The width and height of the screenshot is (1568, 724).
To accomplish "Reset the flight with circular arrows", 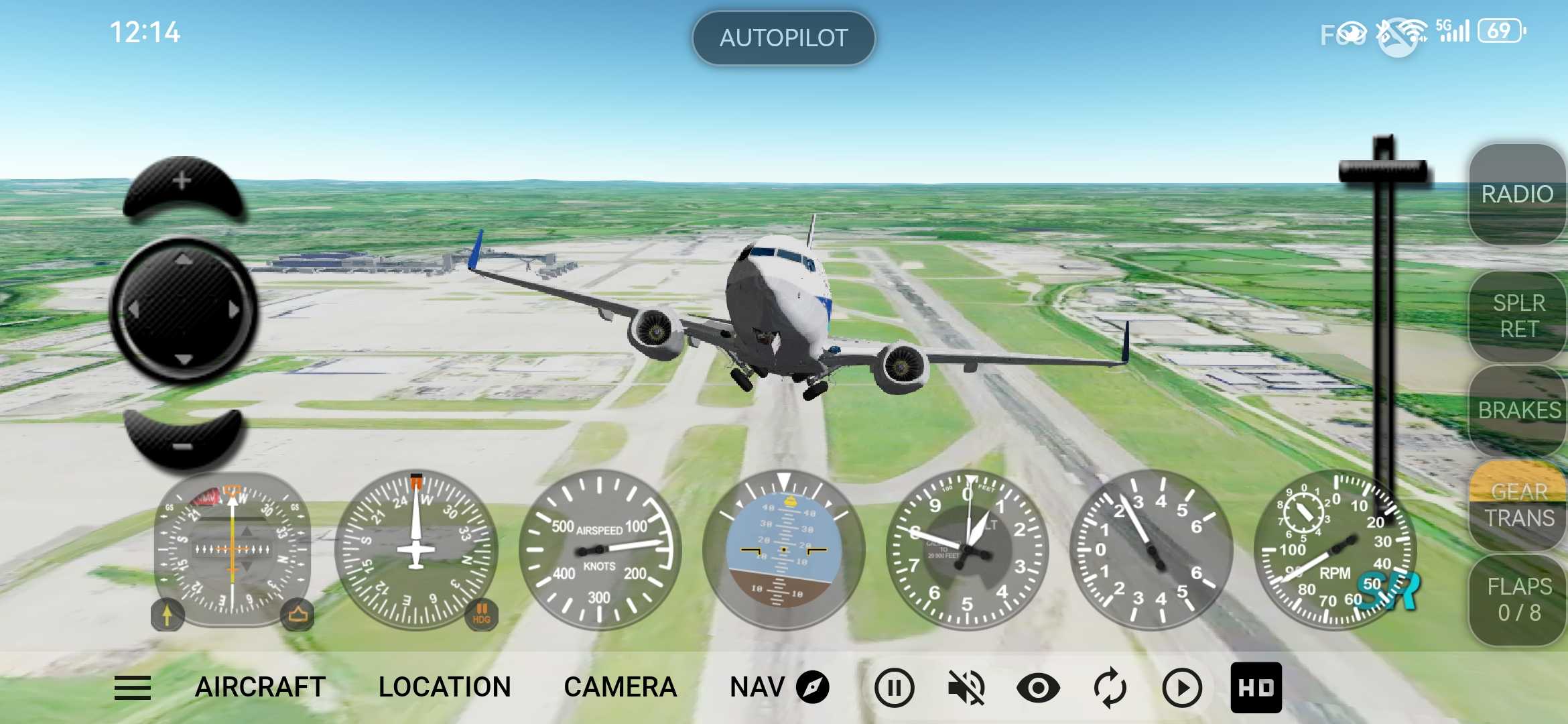I will coord(1110,688).
